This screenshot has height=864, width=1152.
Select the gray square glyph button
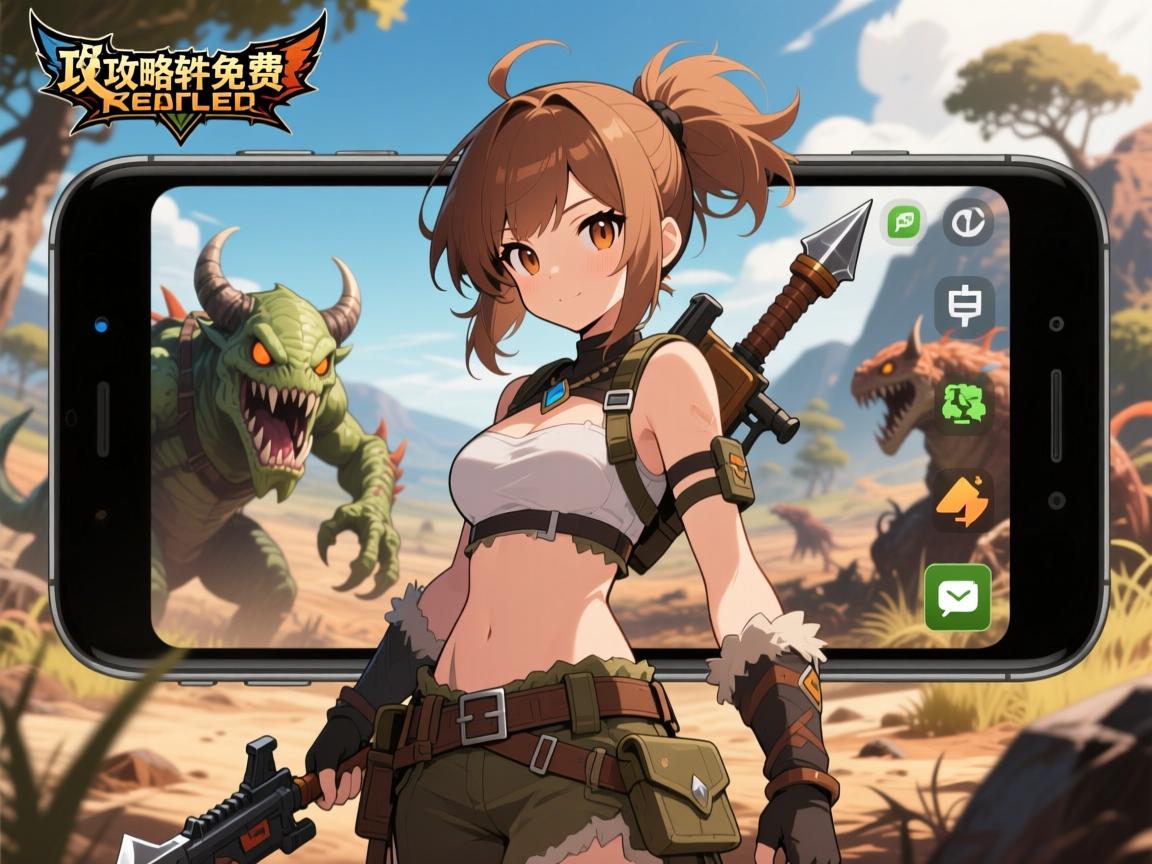pyautogui.click(x=964, y=305)
